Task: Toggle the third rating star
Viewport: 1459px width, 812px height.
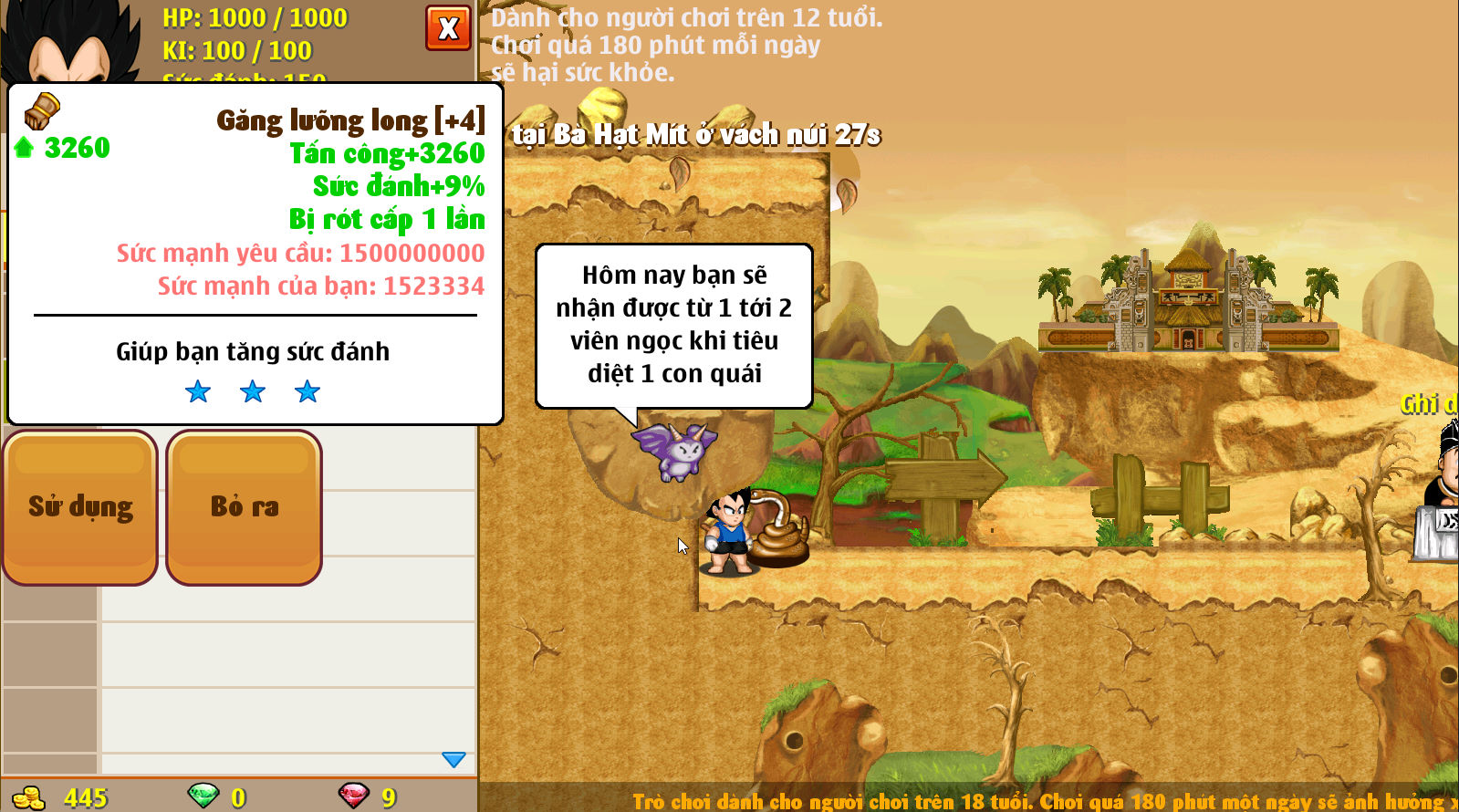Action: pyautogui.click(x=307, y=391)
